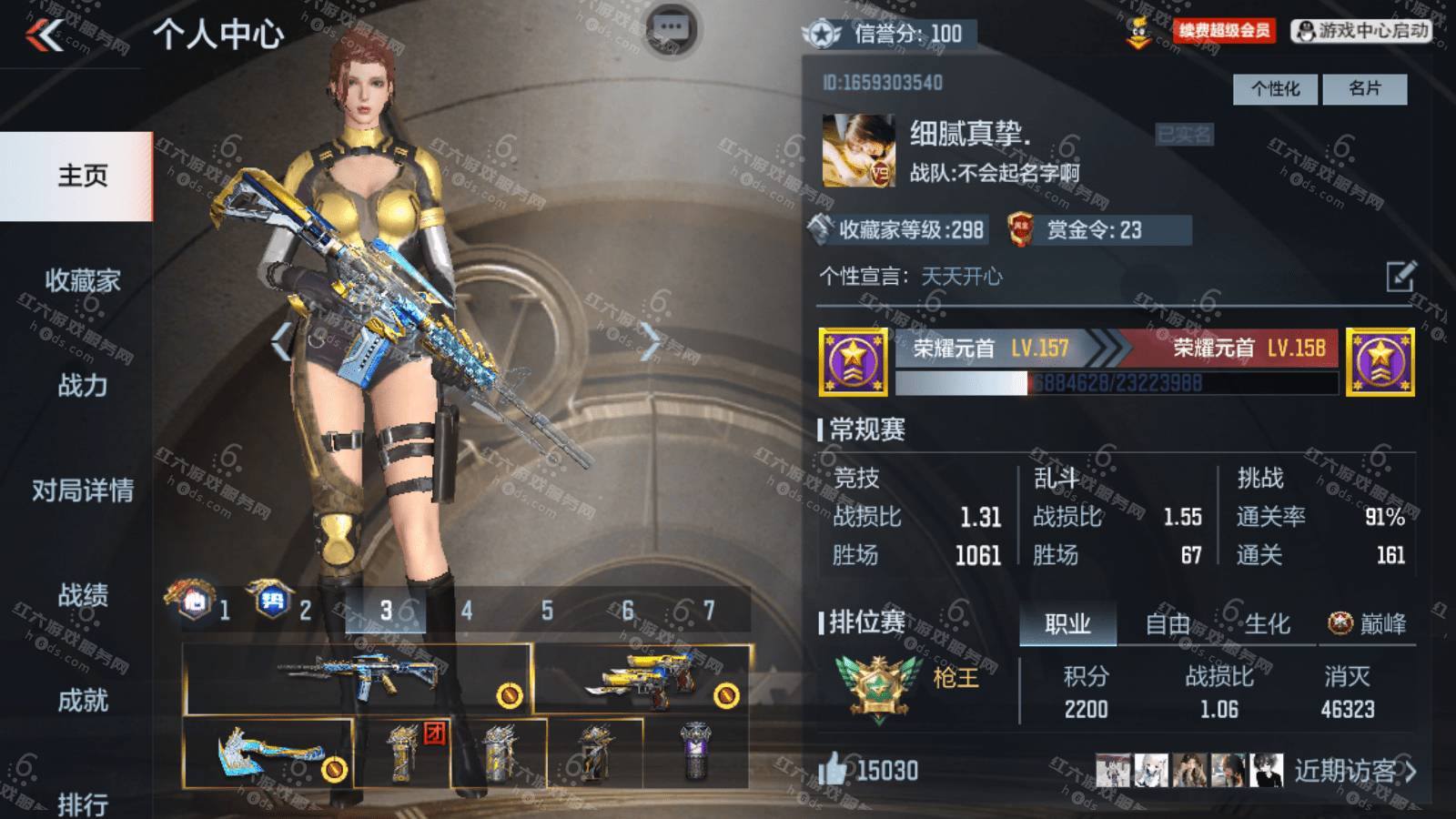
Task: Switch to the 巅峰 ranked tab
Action: (1368, 624)
